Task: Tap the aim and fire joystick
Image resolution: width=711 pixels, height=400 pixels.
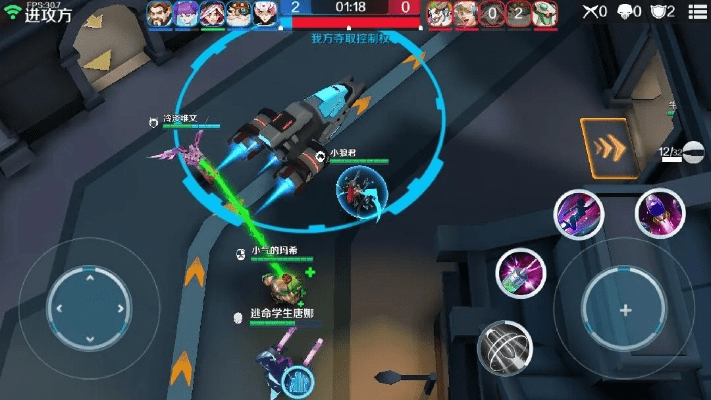Action: point(625,310)
